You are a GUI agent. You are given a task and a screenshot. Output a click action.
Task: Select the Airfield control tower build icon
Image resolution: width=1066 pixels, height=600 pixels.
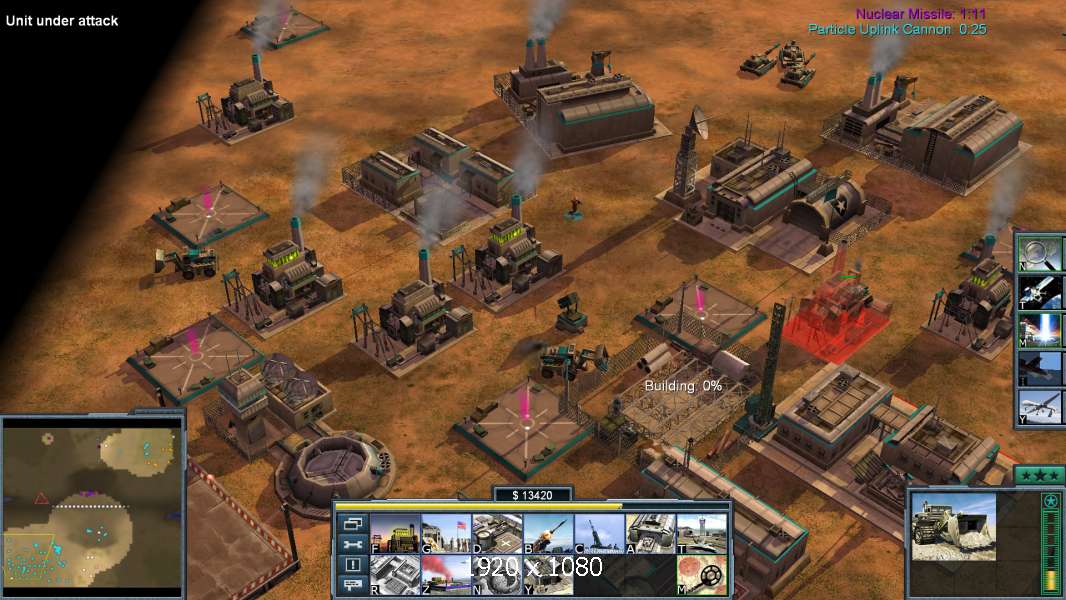701,534
